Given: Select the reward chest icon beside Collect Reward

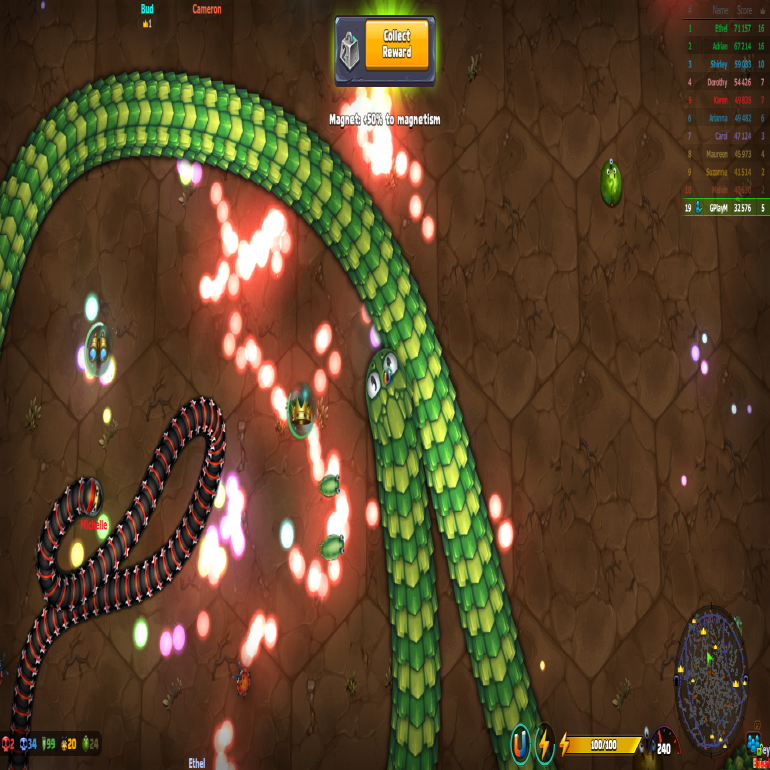Looking at the screenshot, I should 350,46.
